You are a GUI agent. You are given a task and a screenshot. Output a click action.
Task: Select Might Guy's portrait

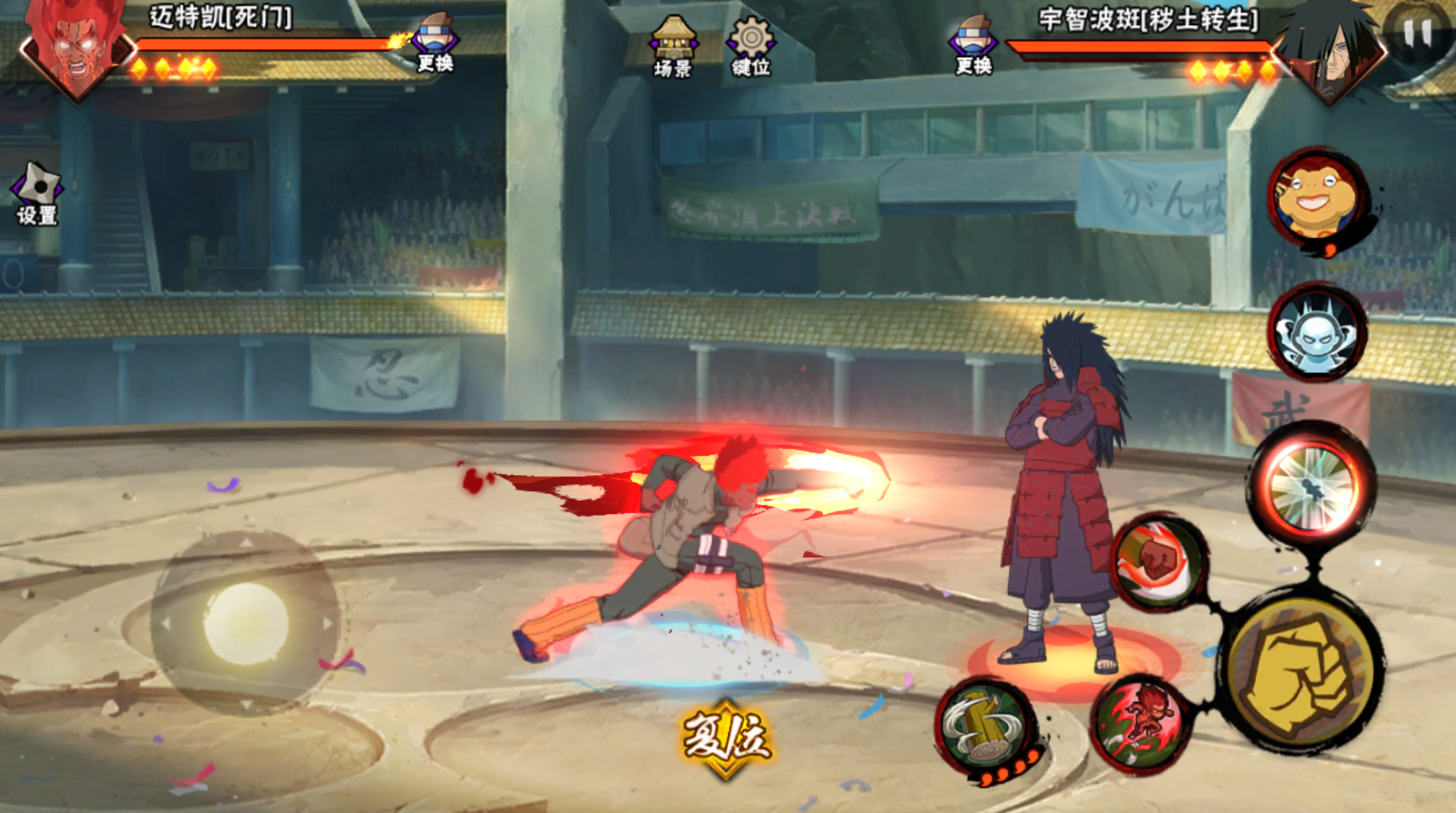tap(76, 47)
